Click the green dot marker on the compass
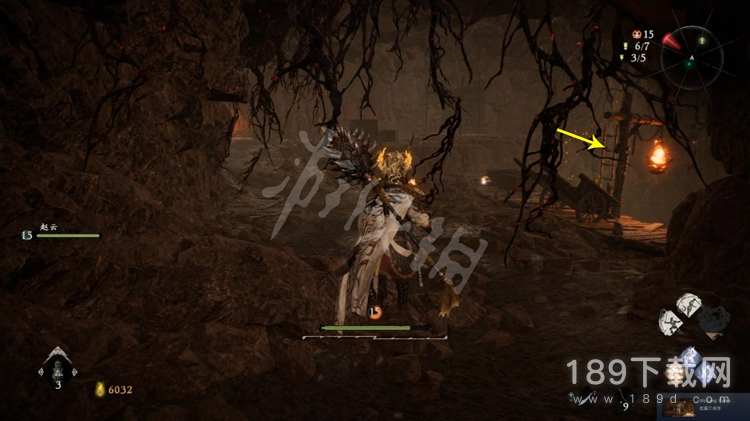The width and height of the screenshot is (750, 421). point(688,62)
